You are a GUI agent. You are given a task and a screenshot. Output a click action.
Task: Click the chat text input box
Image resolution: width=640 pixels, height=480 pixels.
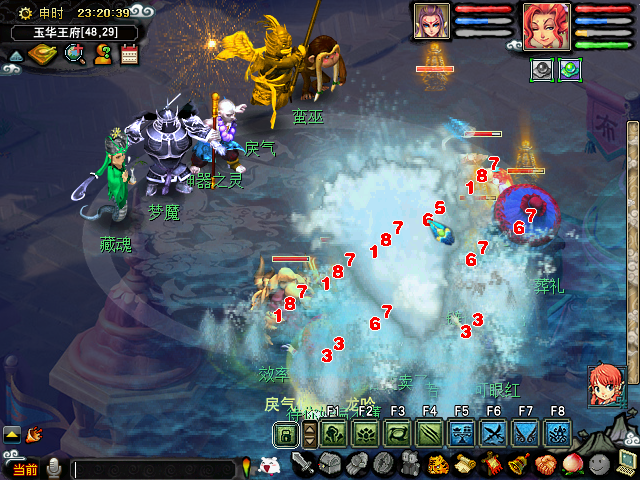pyautogui.click(x=155, y=467)
